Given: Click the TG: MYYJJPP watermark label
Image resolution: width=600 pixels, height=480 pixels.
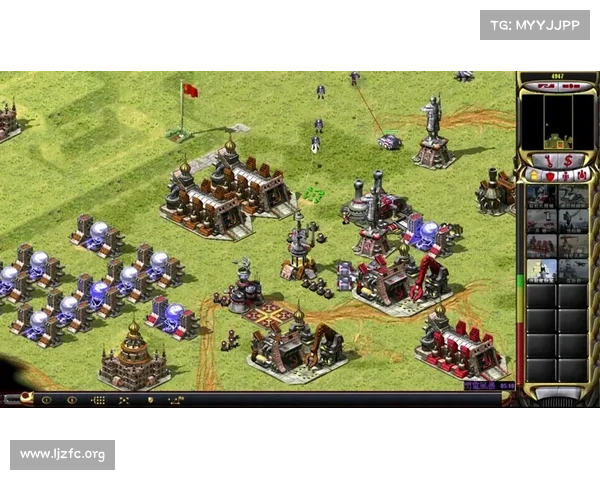Looking at the screenshot, I should coord(535,24).
